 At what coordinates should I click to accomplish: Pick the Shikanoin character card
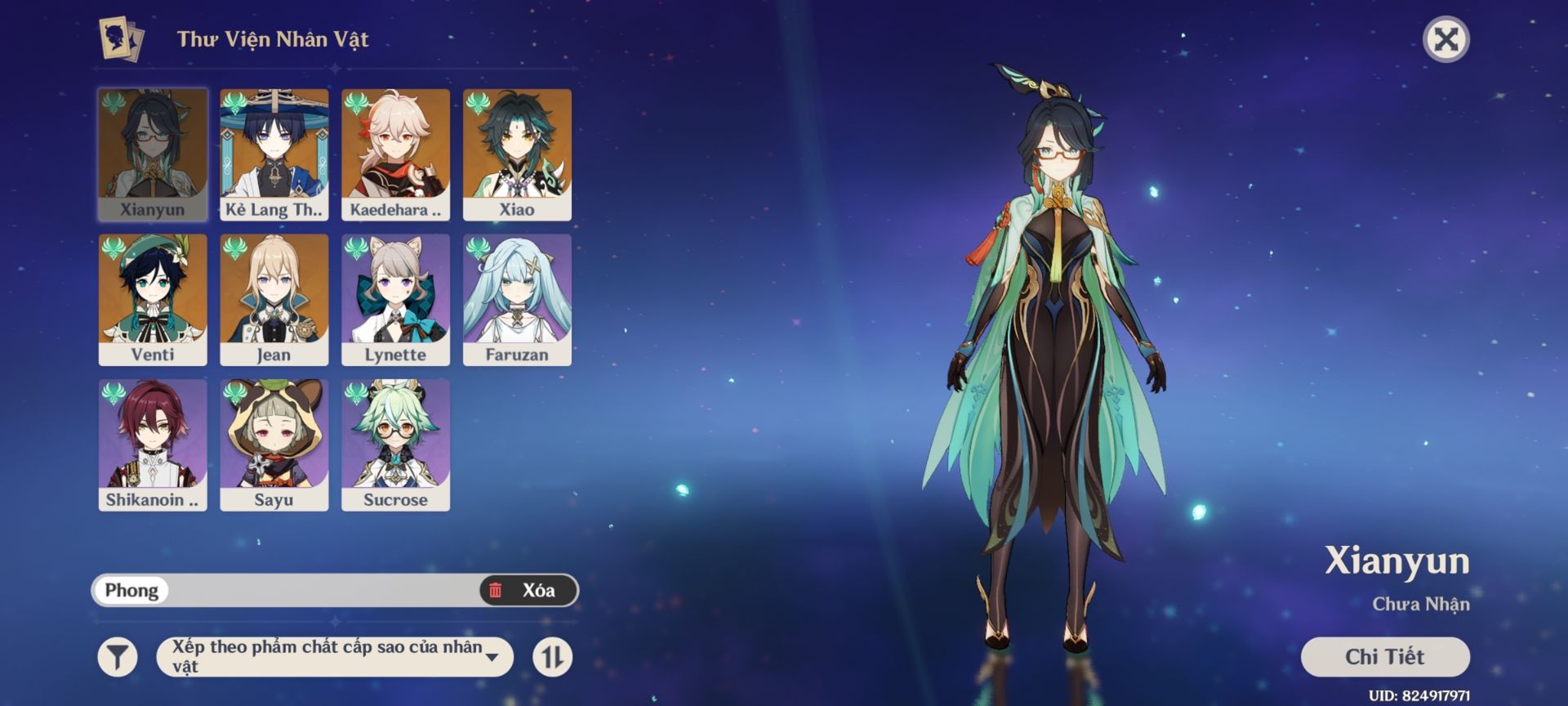153,445
